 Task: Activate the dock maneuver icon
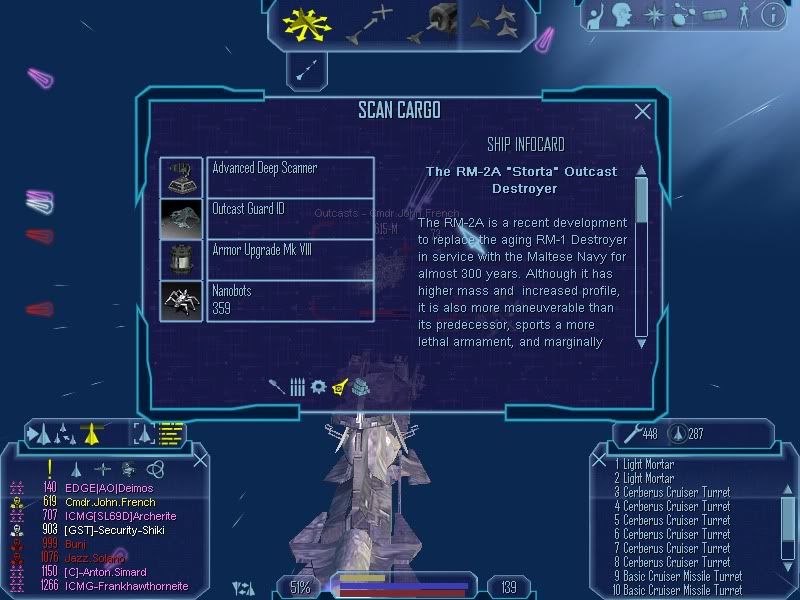433,24
